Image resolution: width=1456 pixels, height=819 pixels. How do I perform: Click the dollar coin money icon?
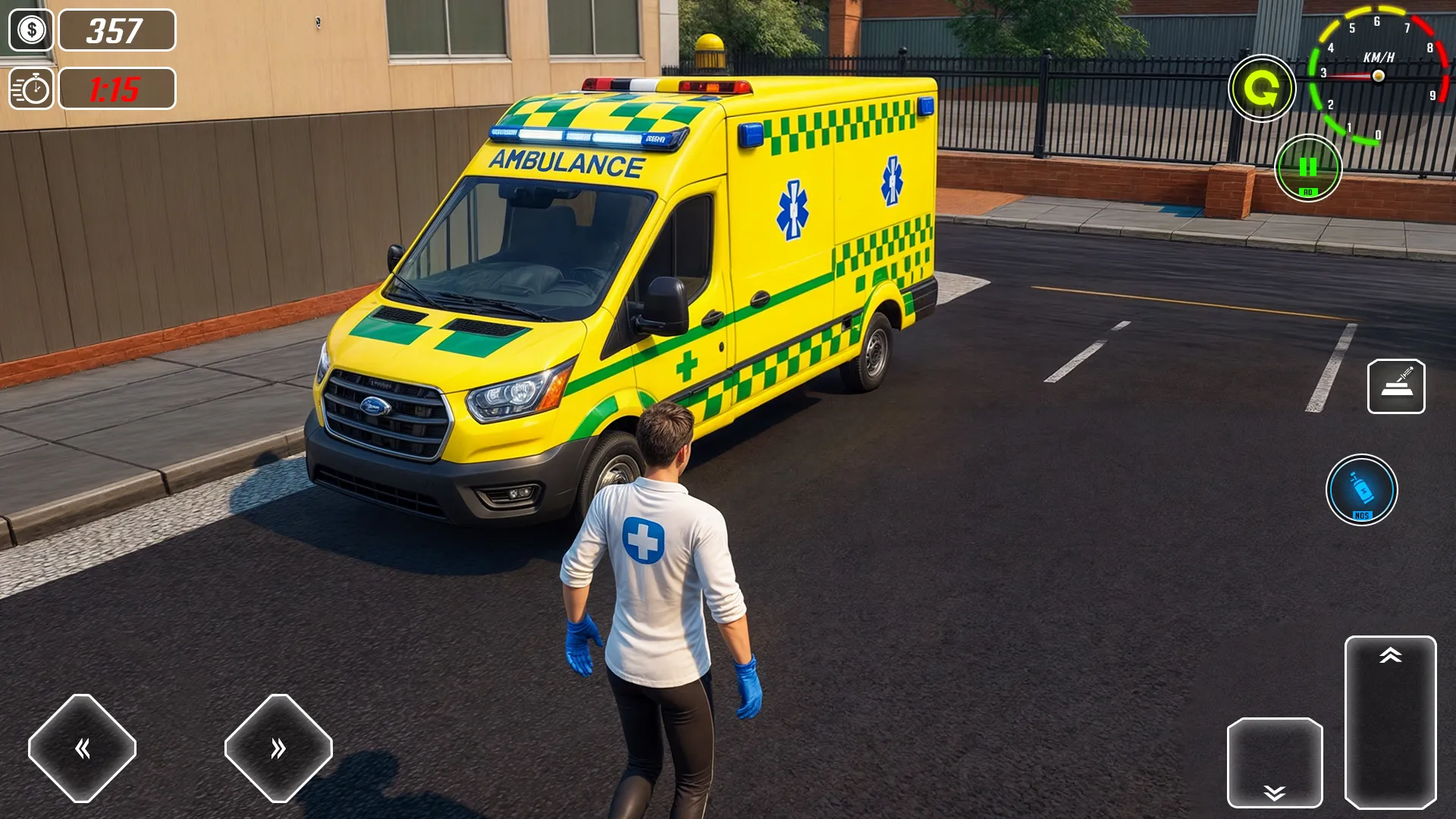click(x=31, y=31)
